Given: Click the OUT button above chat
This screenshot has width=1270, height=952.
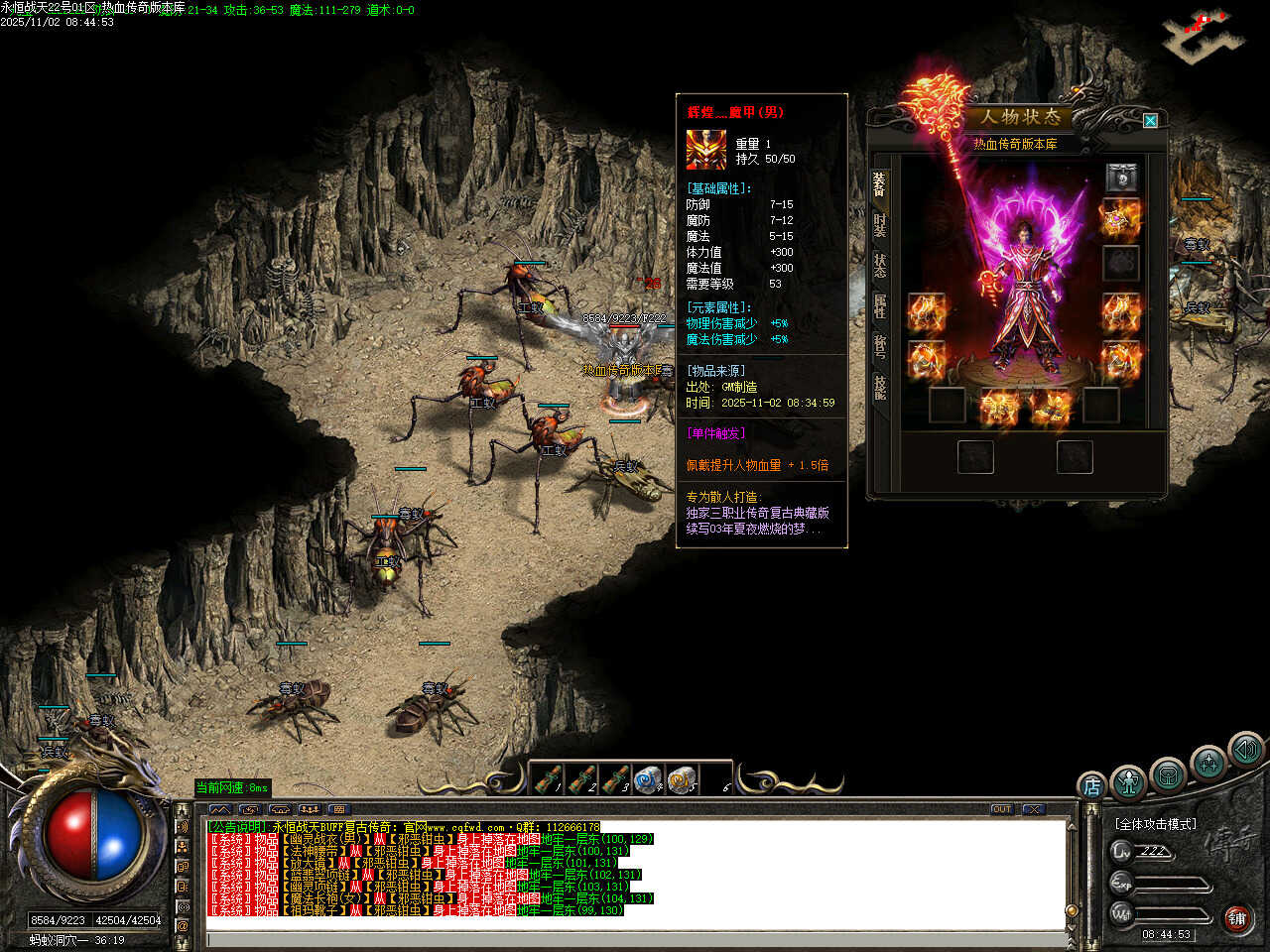Looking at the screenshot, I should tap(1002, 809).
